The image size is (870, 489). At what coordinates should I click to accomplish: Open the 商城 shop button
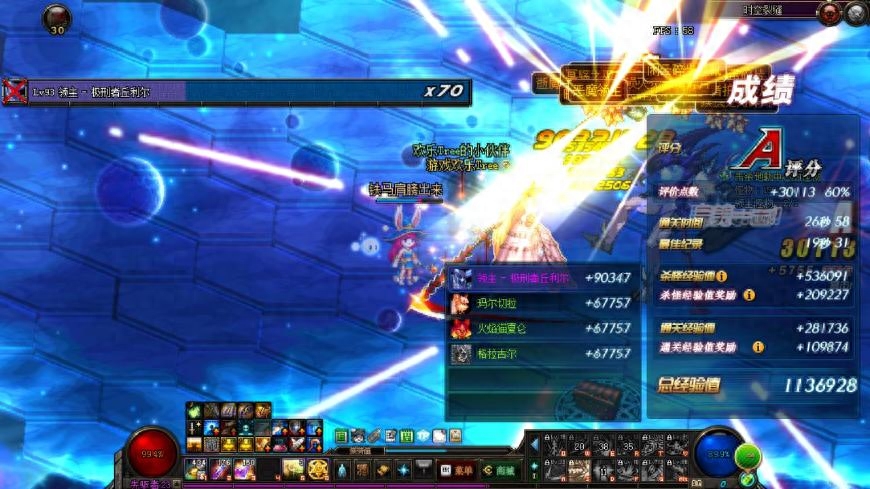[499, 470]
